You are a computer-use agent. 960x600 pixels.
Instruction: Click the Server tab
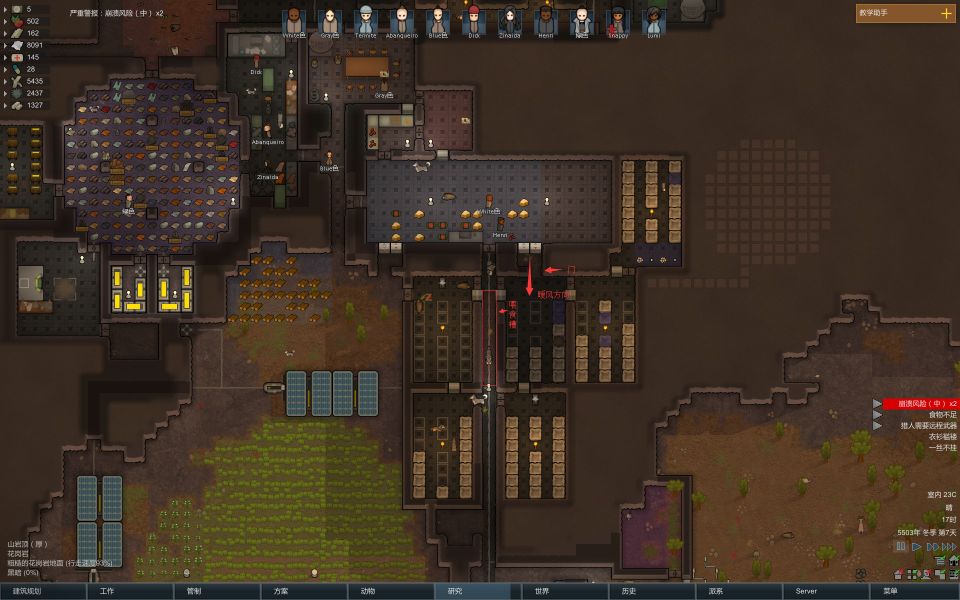pos(806,591)
